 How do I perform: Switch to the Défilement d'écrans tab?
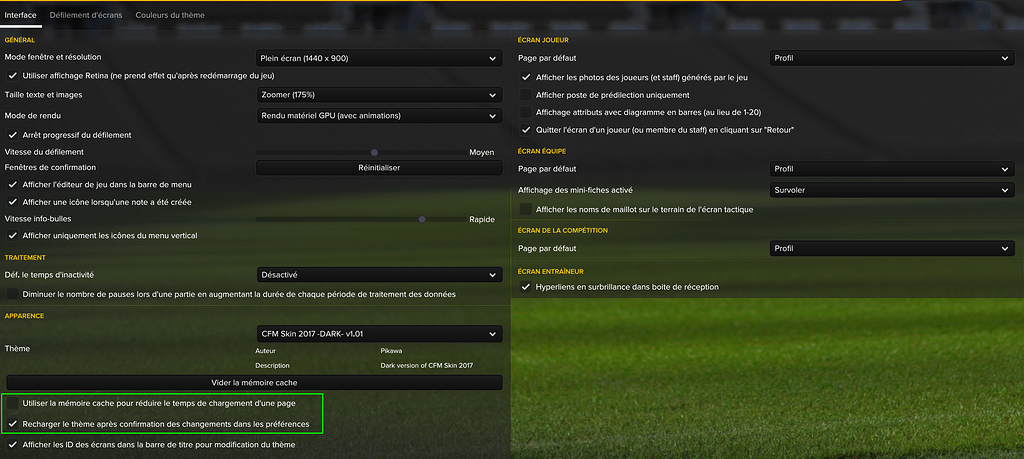tap(85, 16)
